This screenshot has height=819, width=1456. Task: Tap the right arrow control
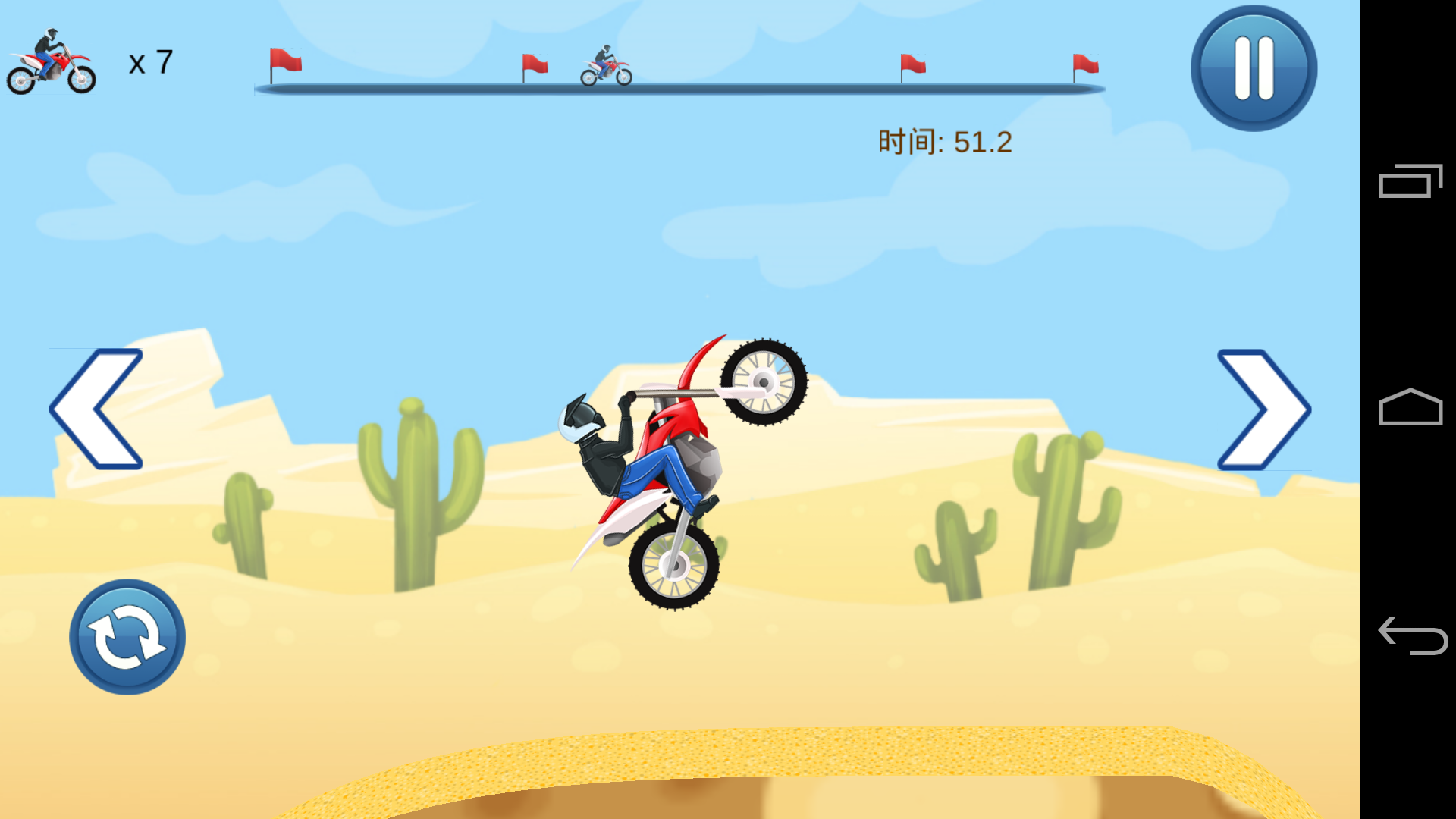(1263, 409)
